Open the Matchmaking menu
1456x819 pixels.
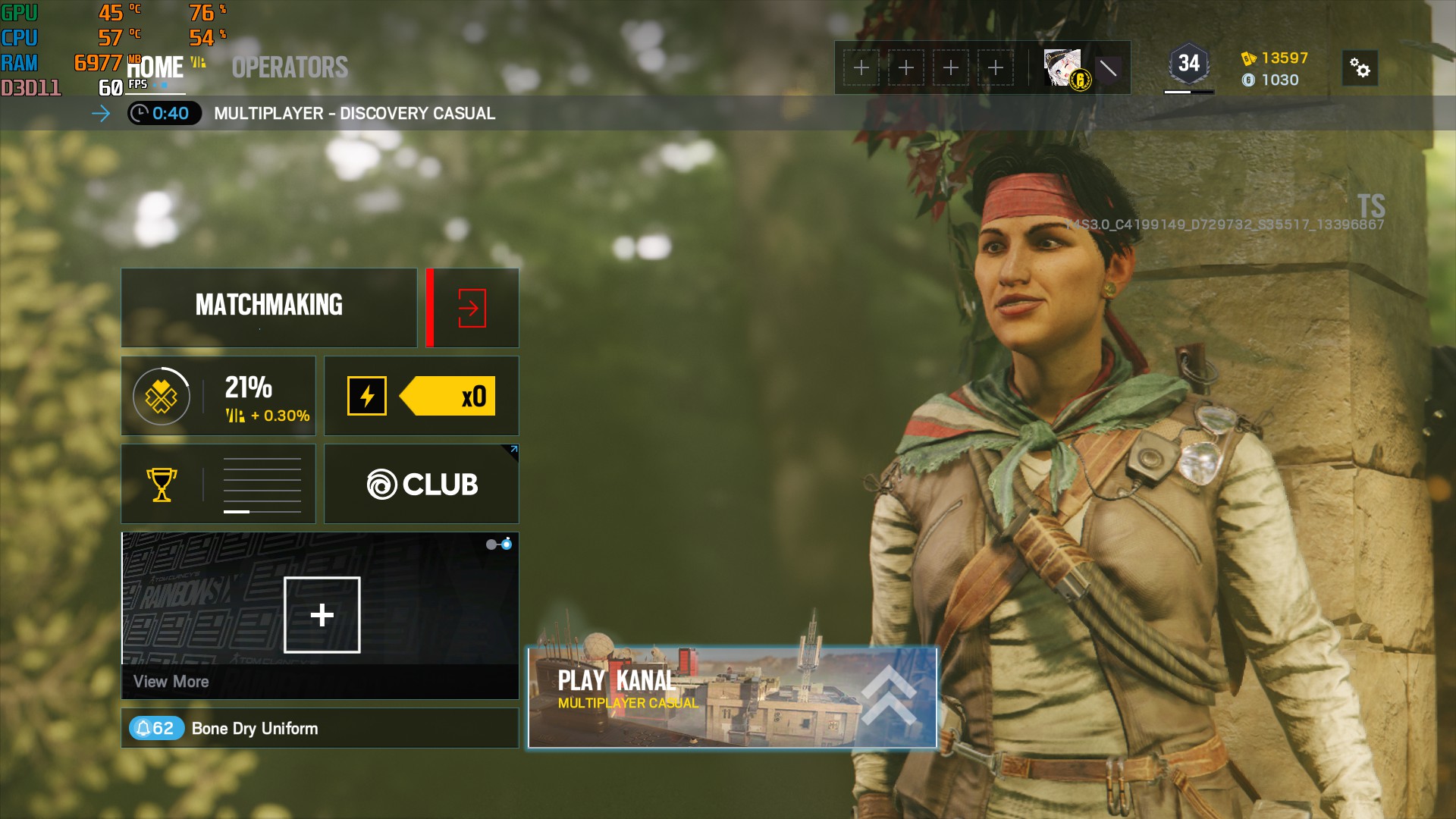pos(269,307)
